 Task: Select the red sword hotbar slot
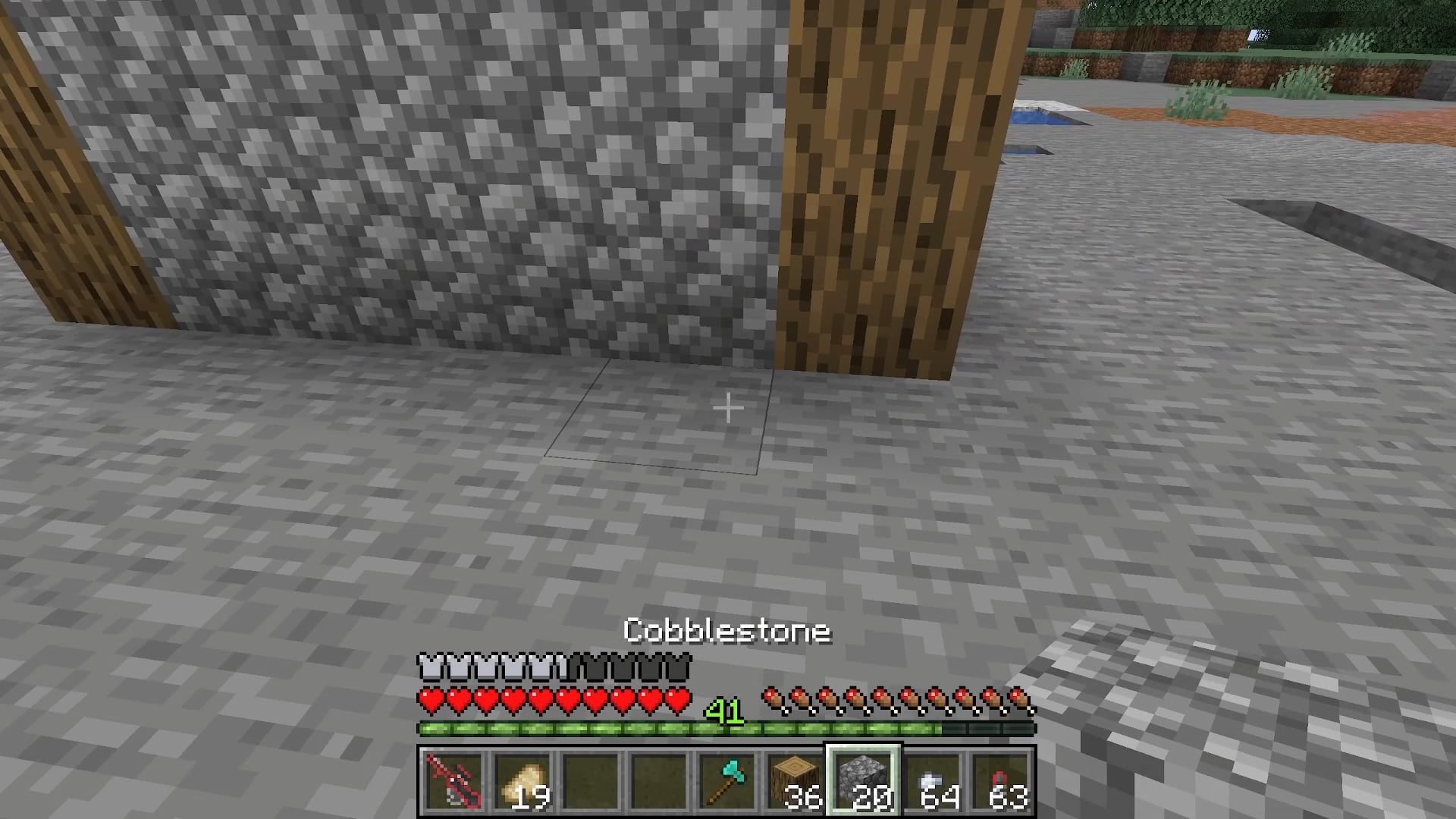[x=453, y=781]
